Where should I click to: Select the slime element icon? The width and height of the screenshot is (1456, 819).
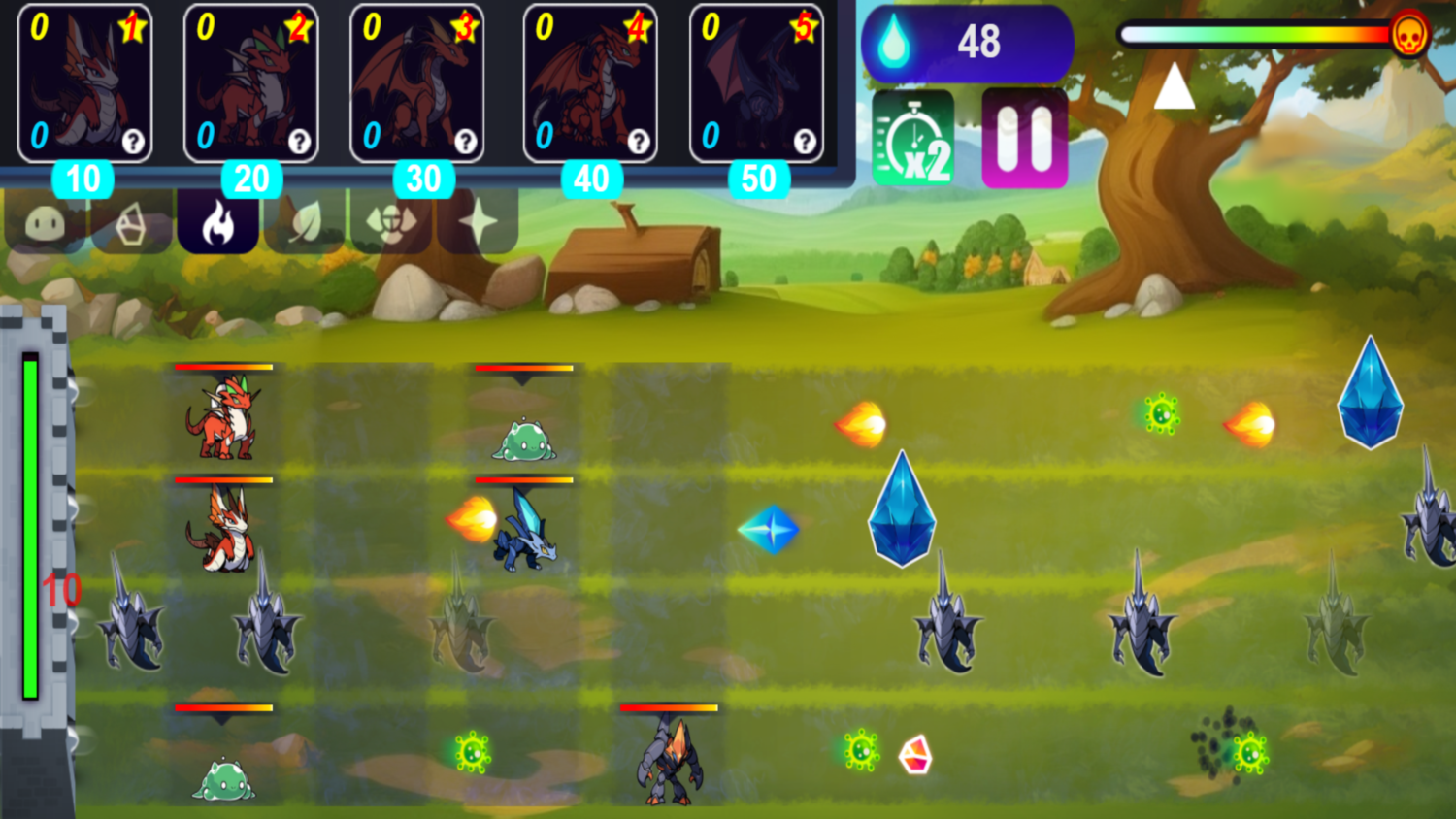44,225
